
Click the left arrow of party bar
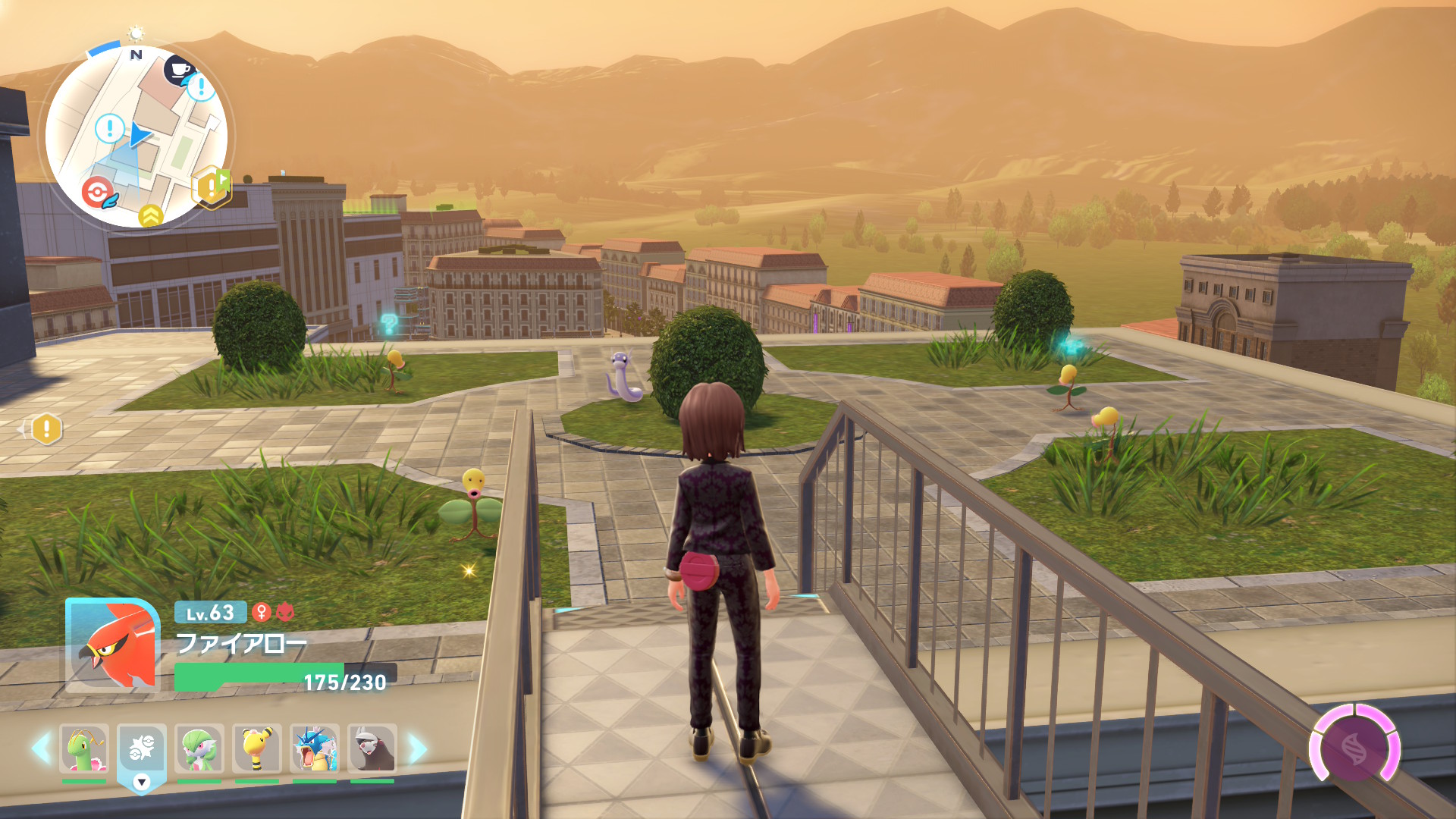click(x=42, y=748)
